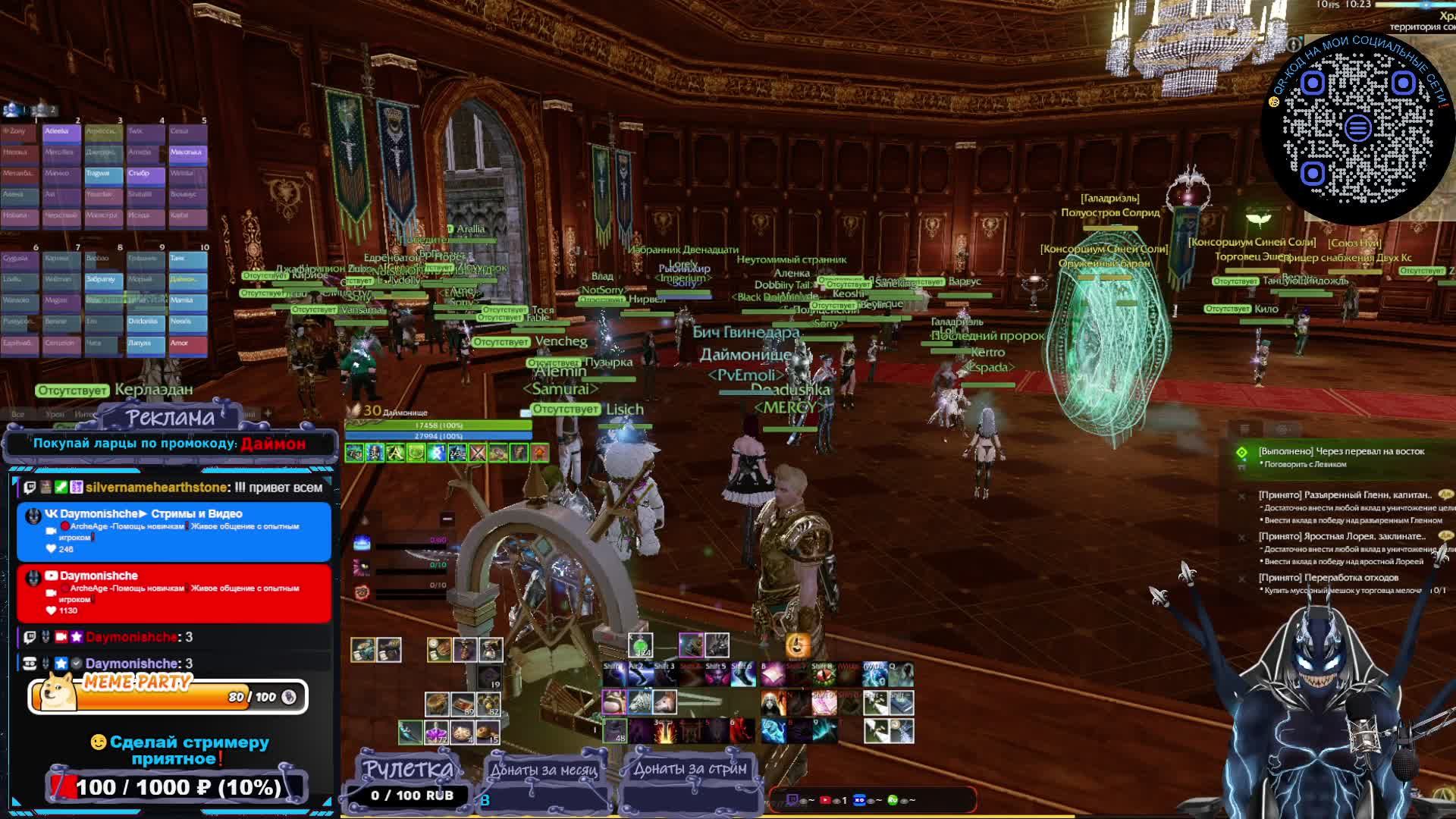Open the 'Яростная Лорея' quest entry
Screen dimensions: 1456x819
tap(1341, 537)
